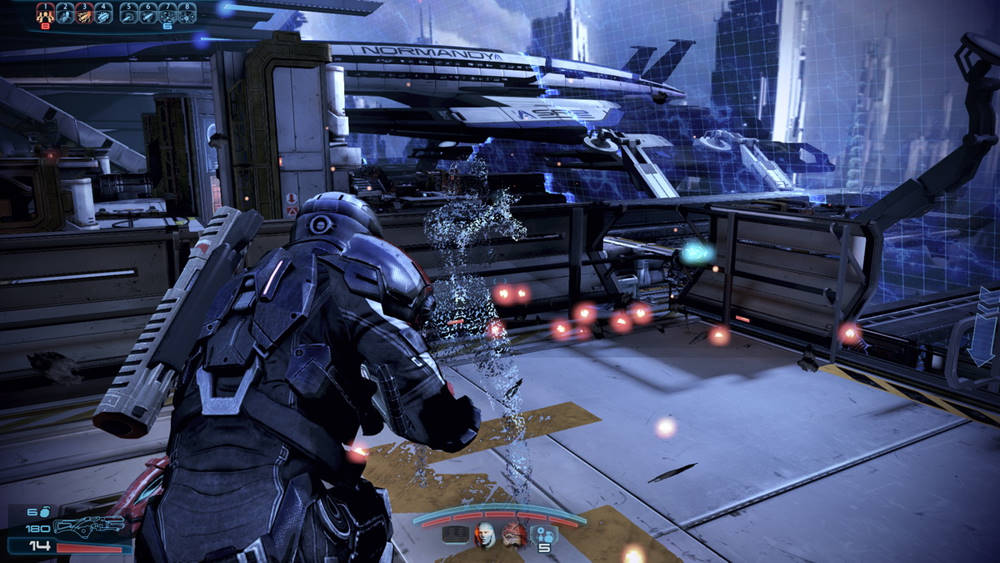Viewport: 1000px width, 563px height.
Task: Use the medi-gel icon showing 5
Action: coord(545,535)
